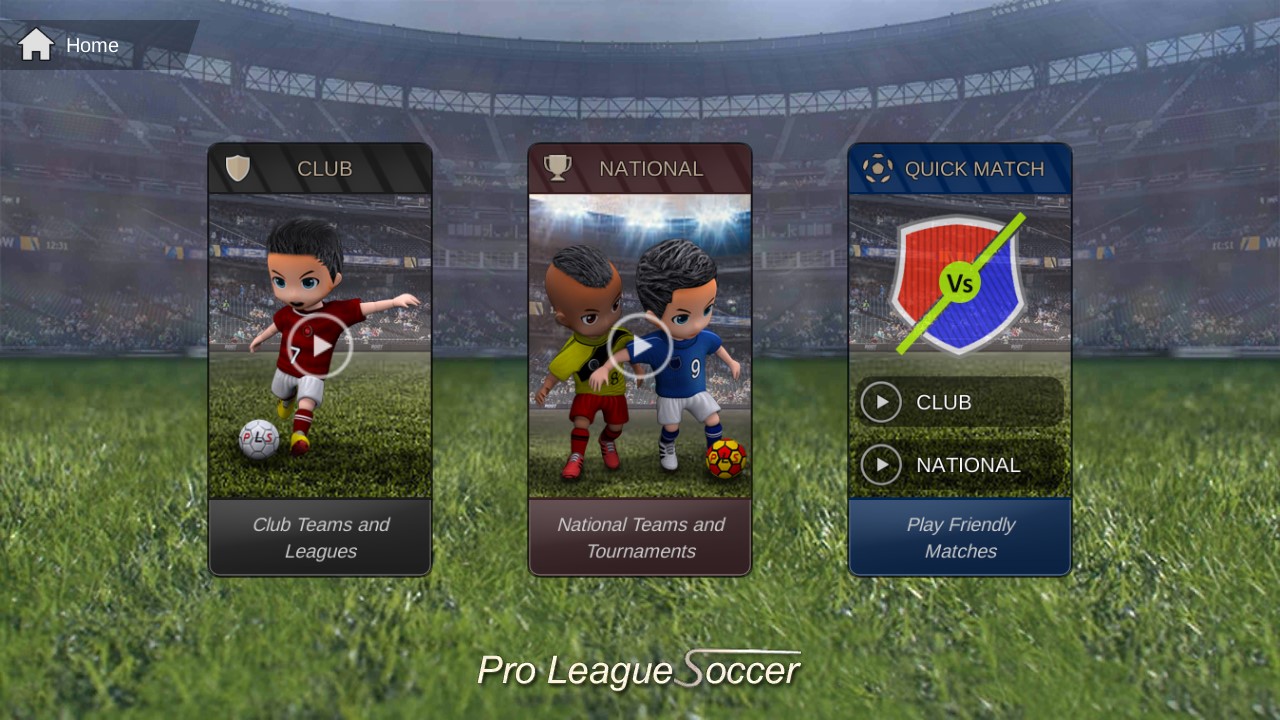Open the Club mode card
Screen dimensions: 1280x720
[x=320, y=346]
